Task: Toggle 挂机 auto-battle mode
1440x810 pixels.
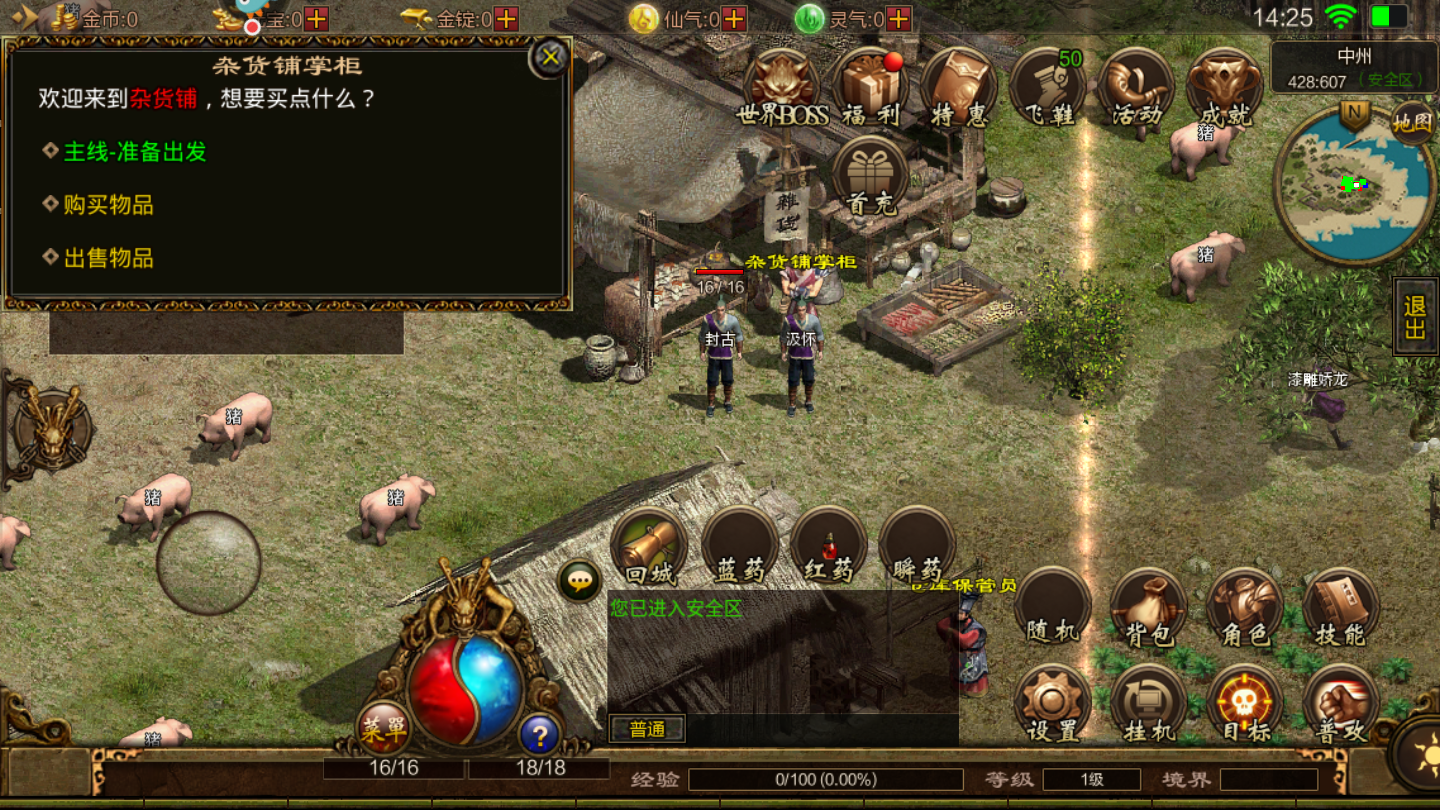Action: (x=1148, y=704)
